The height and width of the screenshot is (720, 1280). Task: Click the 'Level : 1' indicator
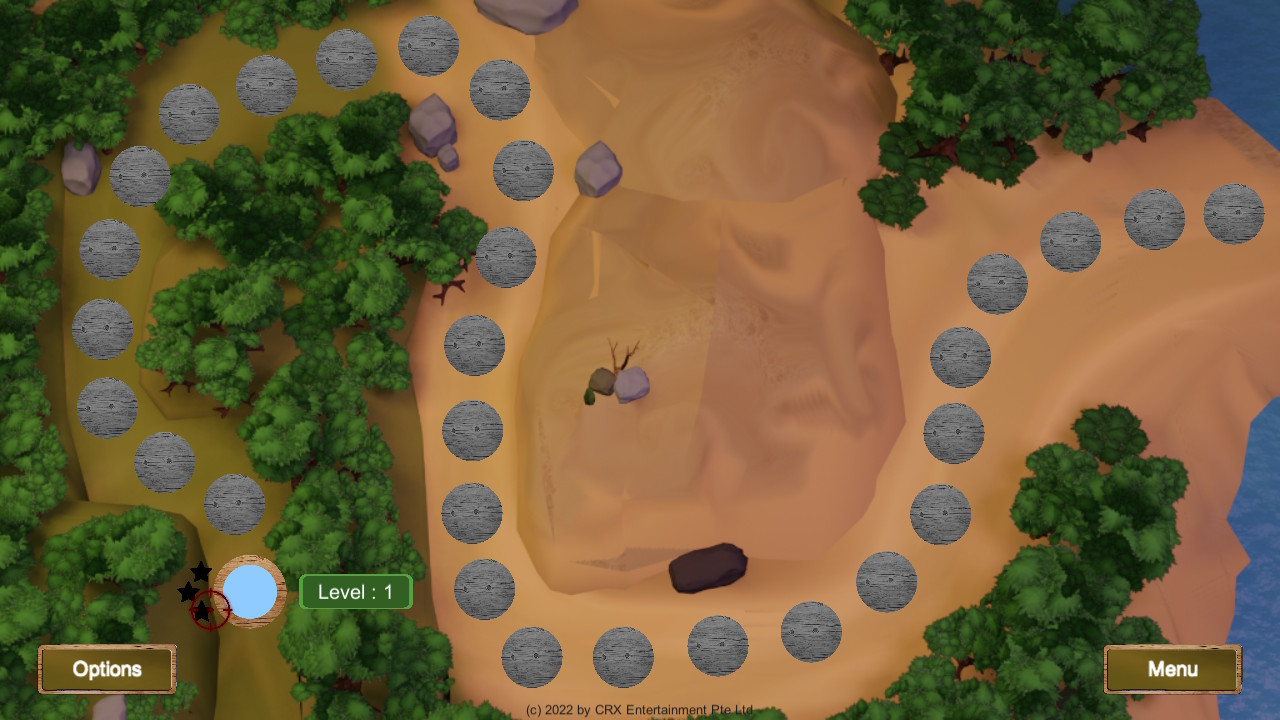[x=356, y=591]
